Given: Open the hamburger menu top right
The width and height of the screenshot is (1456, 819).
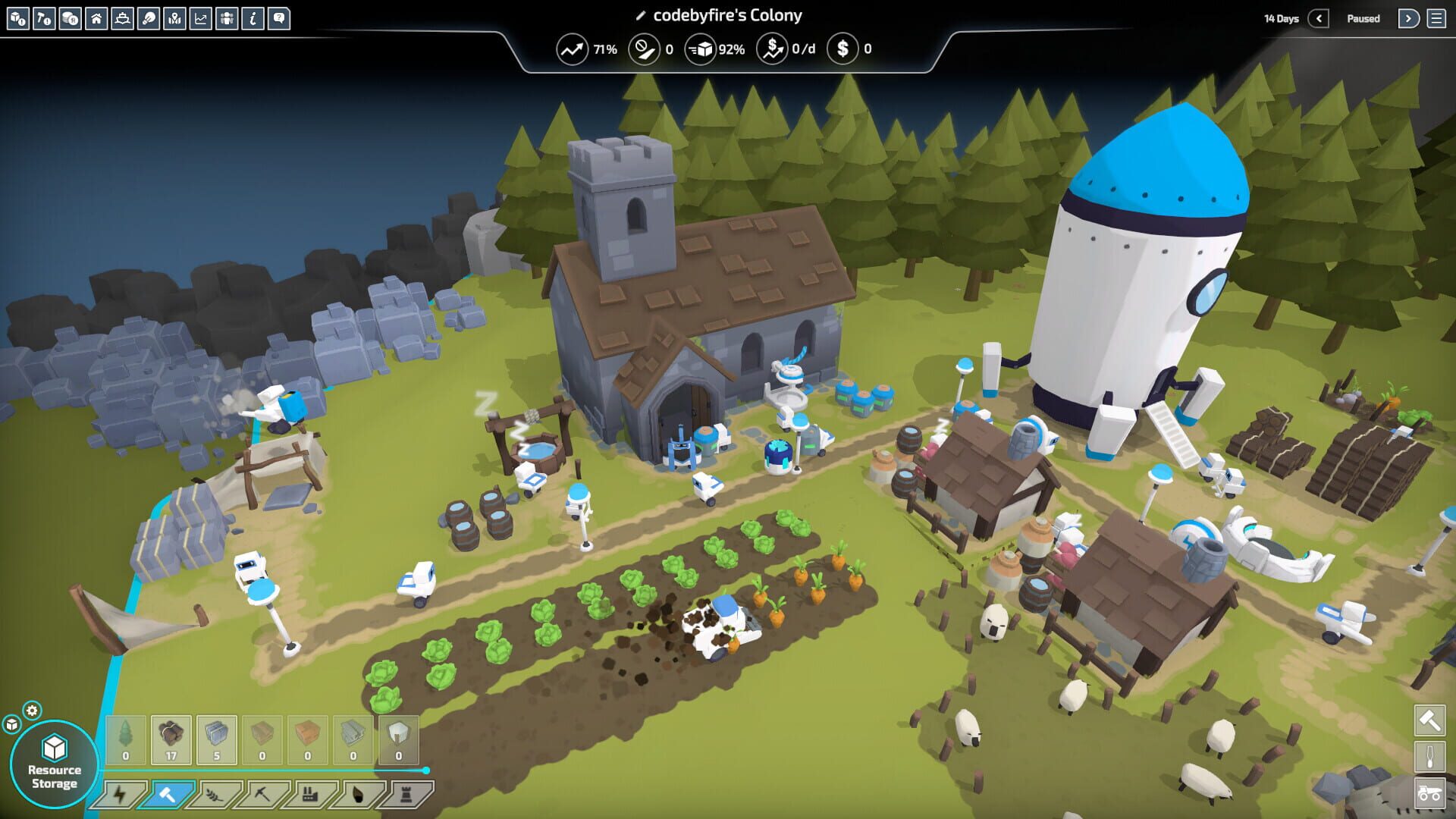Looking at the screenshot, I should [1437, 17].
